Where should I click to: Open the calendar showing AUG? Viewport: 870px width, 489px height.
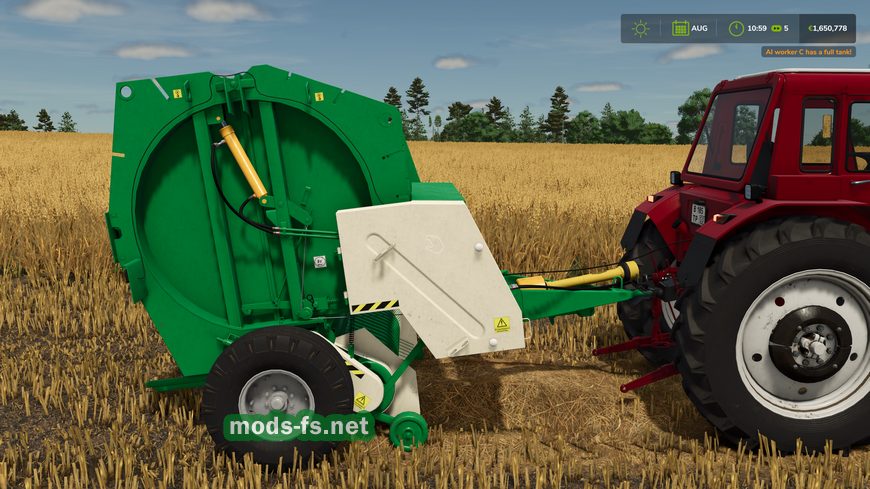click(681, 28)
